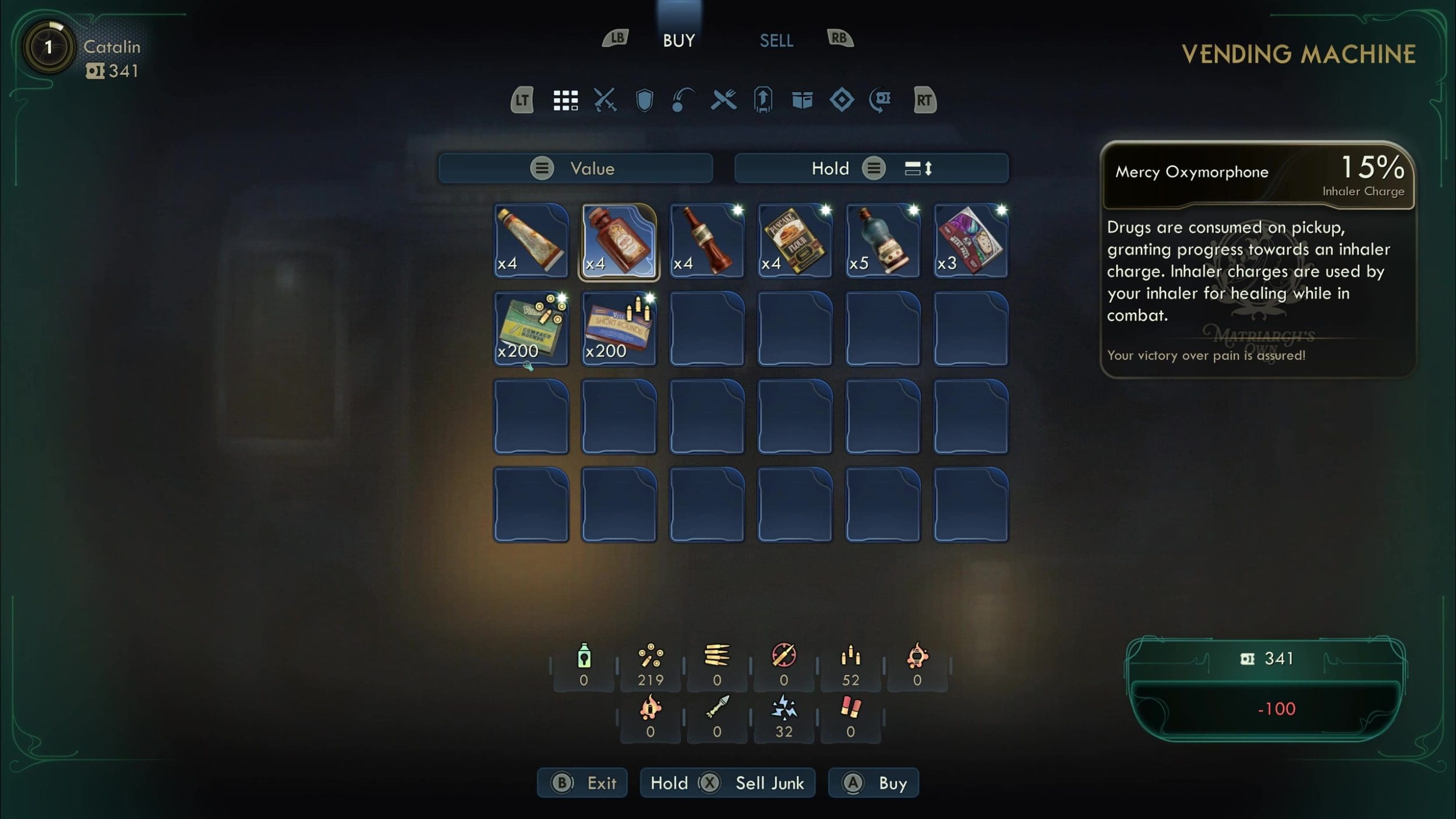Select the Short Rounds ammo box
This screenshot has height=819, width=1456.
tap(619, 329)
